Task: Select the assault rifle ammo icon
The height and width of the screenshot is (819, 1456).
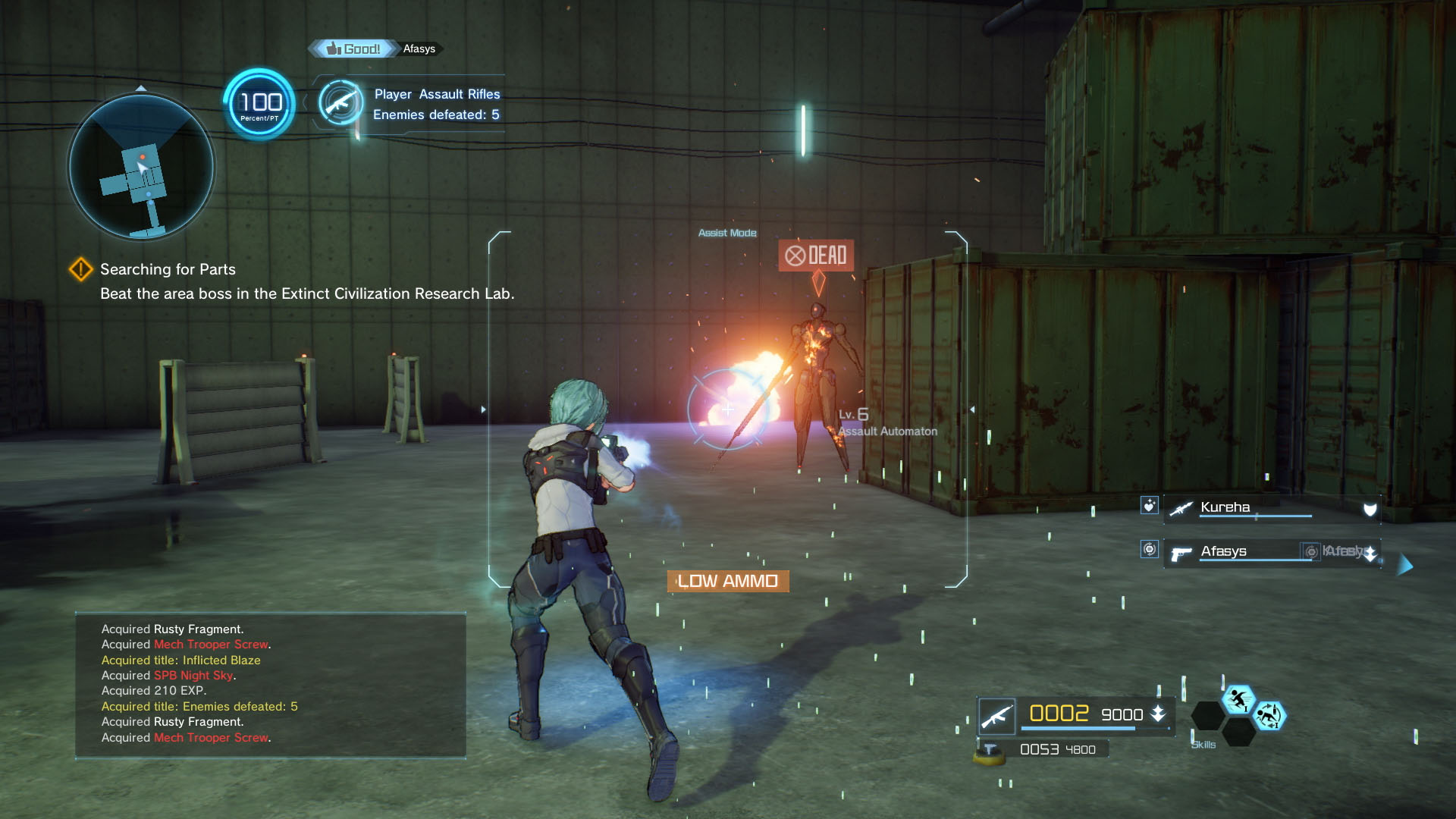Action: tap(999, 714)
